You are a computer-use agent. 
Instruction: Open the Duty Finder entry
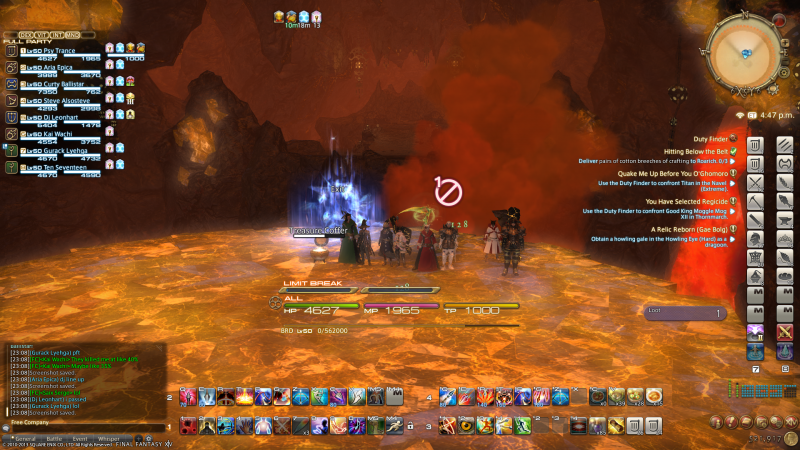[x=710, y=139]
